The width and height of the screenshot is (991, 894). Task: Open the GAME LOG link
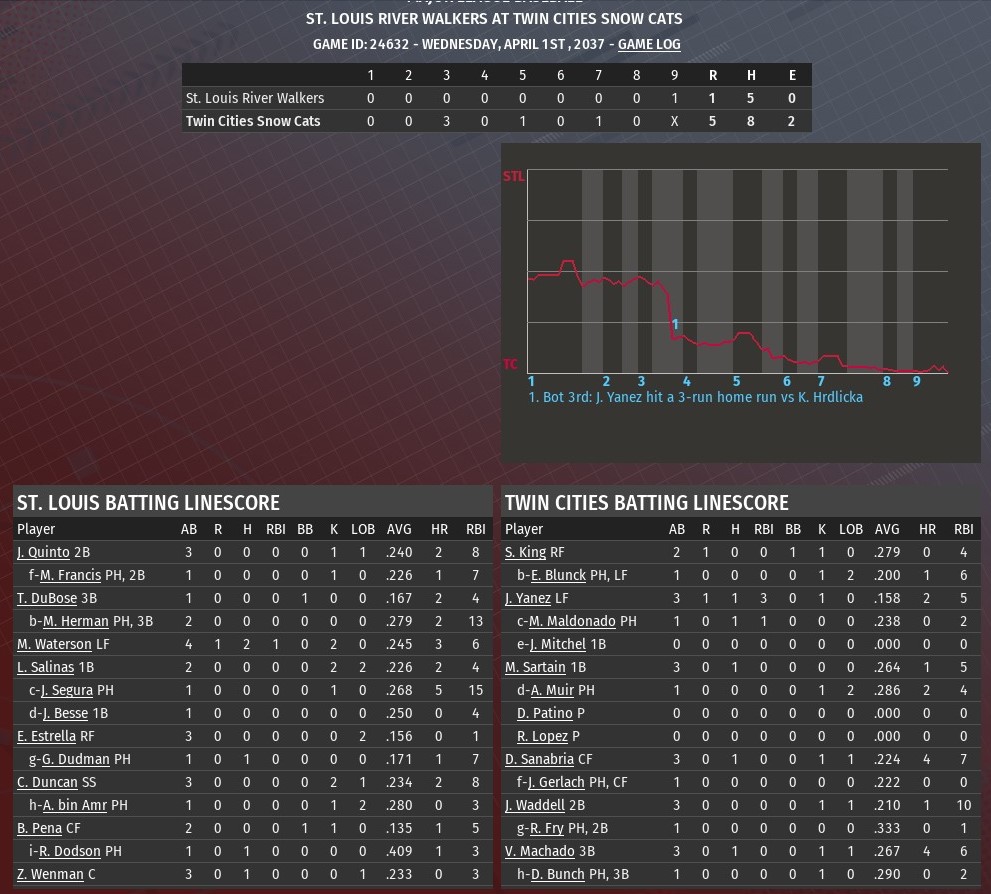[649, 44]
